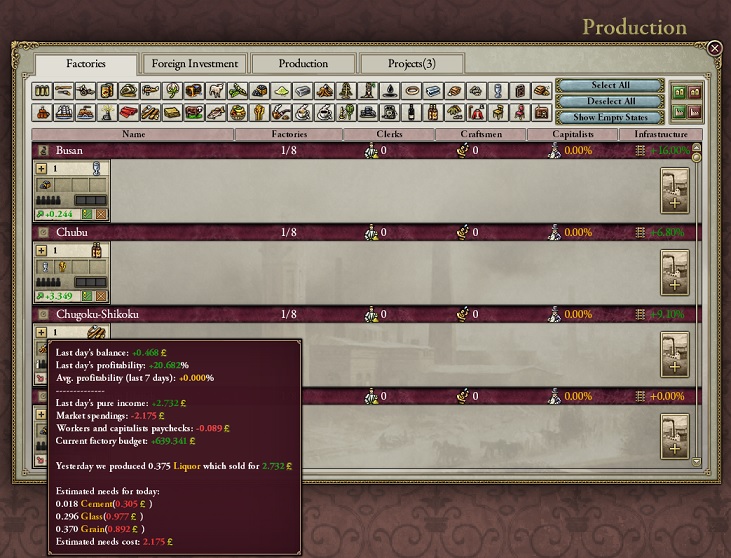Select the Chugoku-Shikoku state row
This screenshot has height=558, width=731.
point(97,314)
